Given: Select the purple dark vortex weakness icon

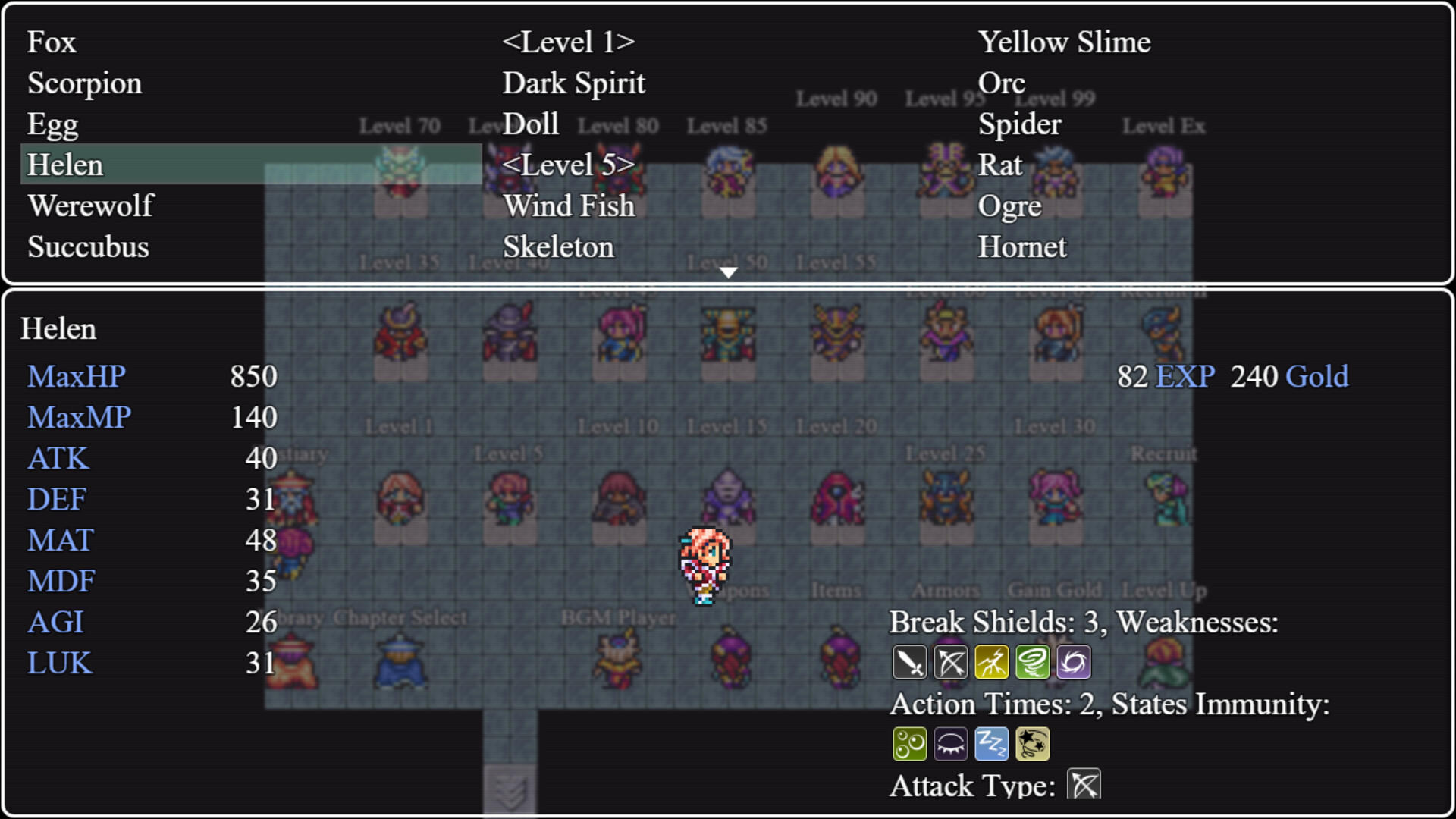Looking at the screenshot, I should coord(1073,661).
